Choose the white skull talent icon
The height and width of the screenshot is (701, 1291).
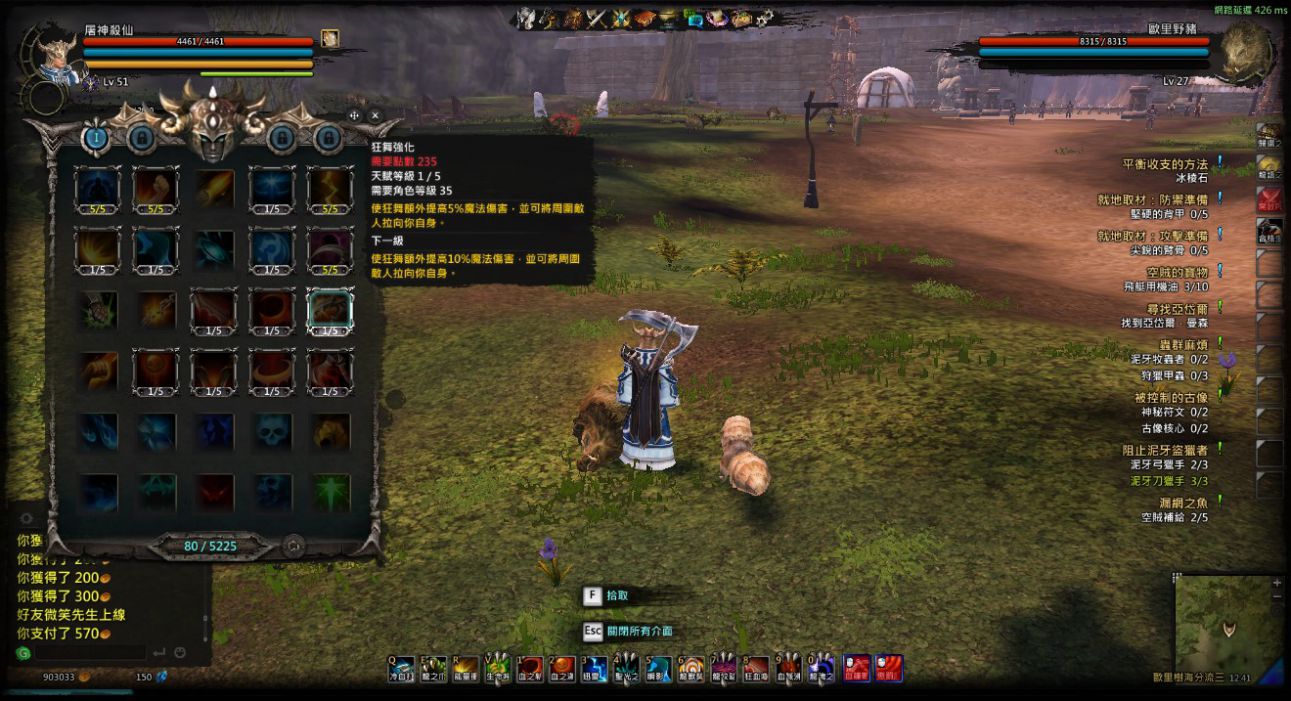click(x=272, y=432)
